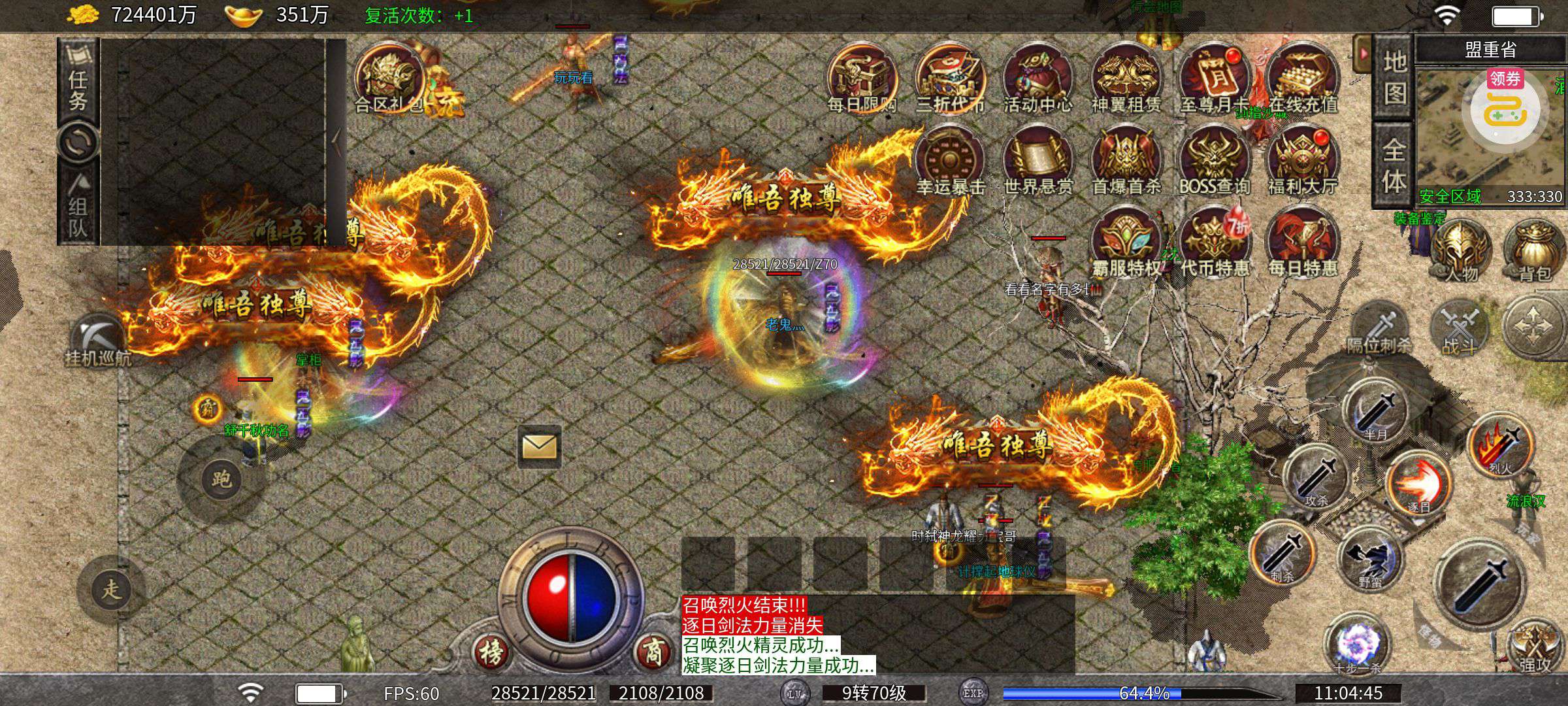Screen dimensions: 1568x706
Task: Open the 合区礼包 gift pack icon
Action: (x=388, y=78)
